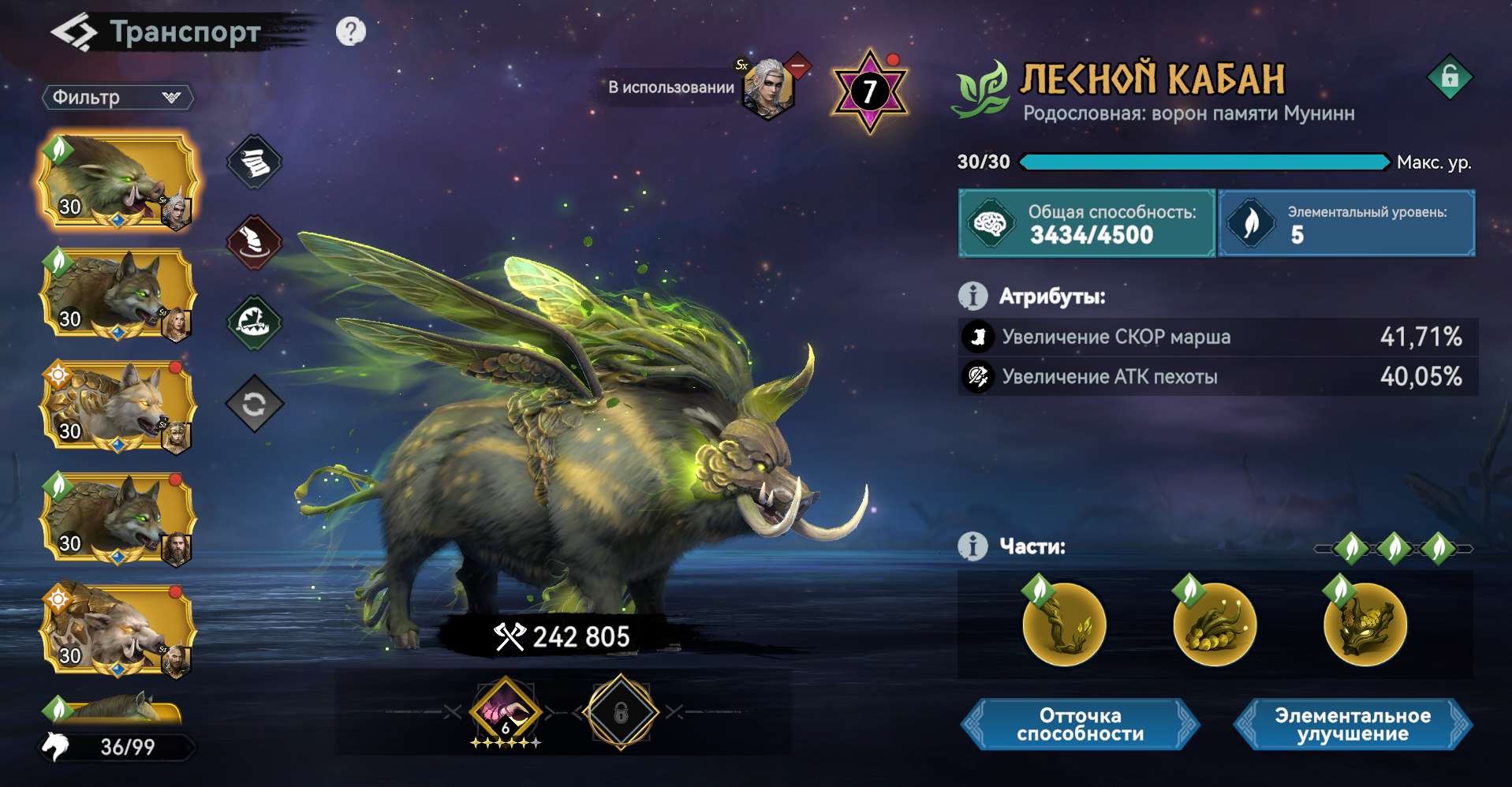The image size is (1512, 787).
Task: Open the leaf elemental level icon
Action: tap(1253, 223)
